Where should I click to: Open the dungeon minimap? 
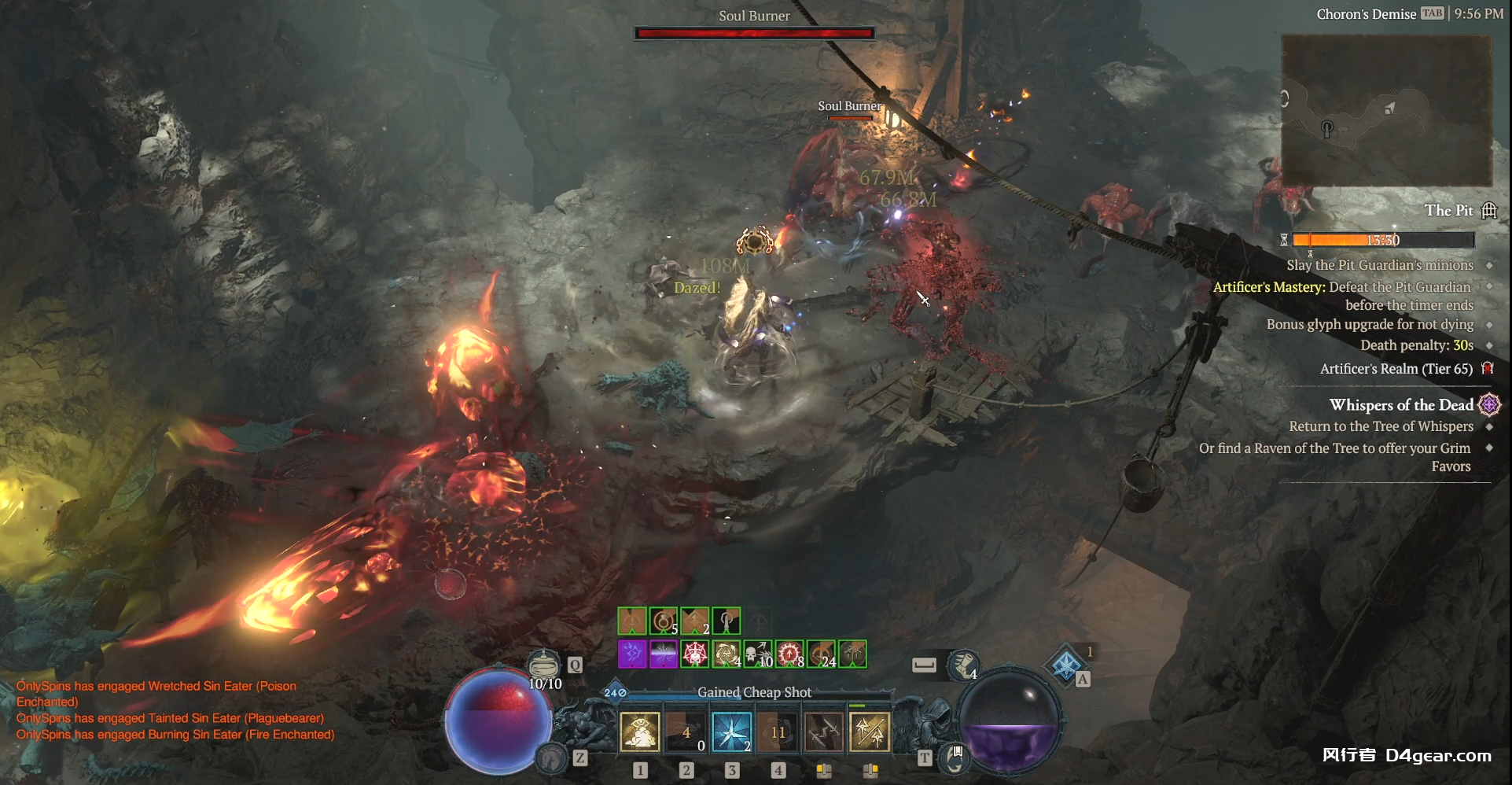(x=1386, y=110)
